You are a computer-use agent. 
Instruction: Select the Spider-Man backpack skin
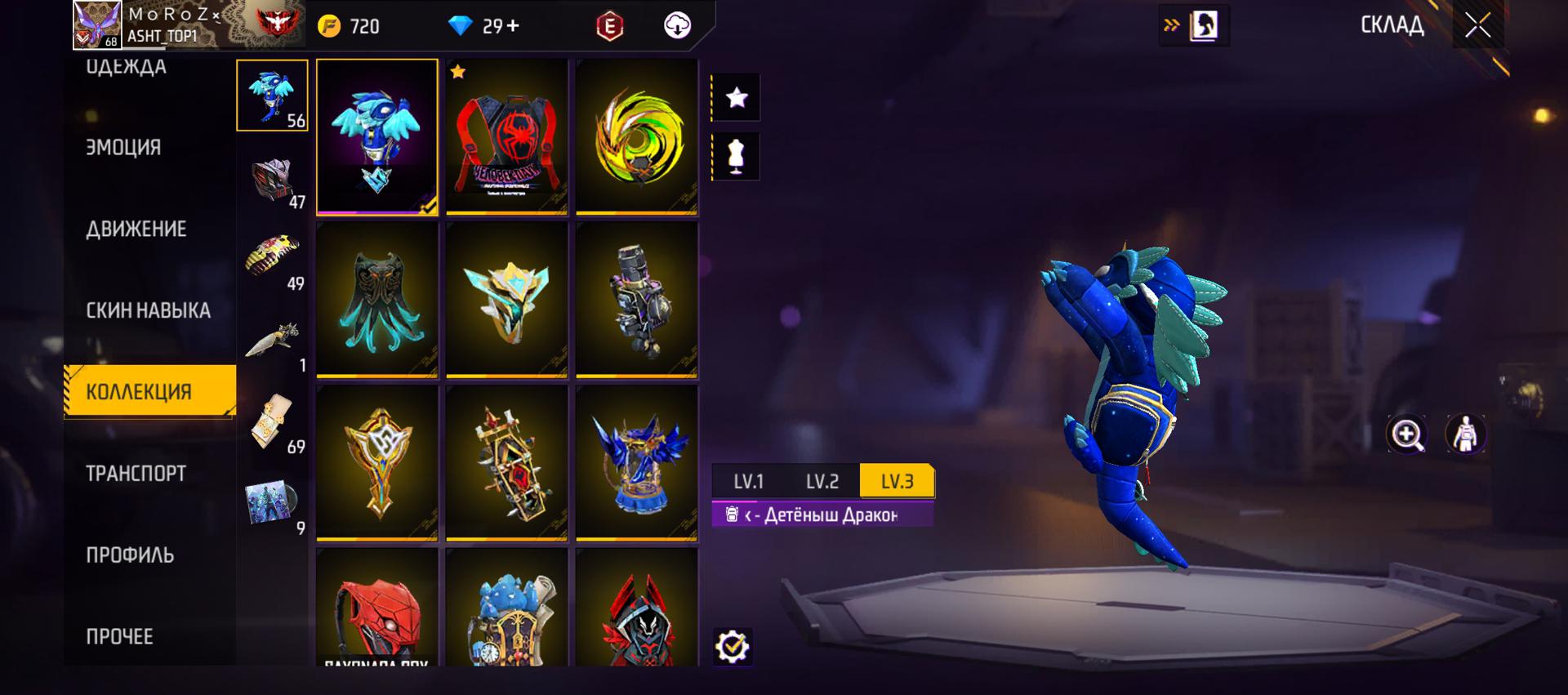point(506,136)
